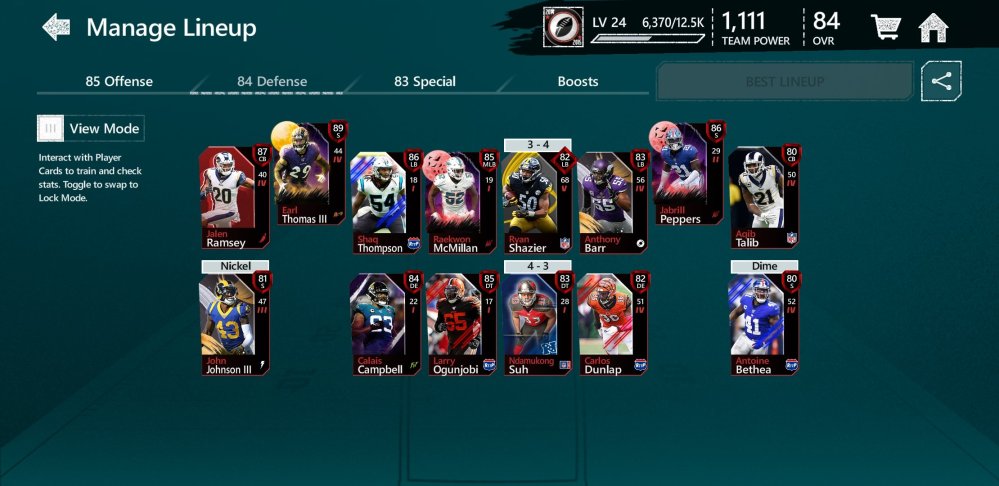999x486 pixels.
Task: Open the store shopping cart
Action: click(x=885, y=28)
